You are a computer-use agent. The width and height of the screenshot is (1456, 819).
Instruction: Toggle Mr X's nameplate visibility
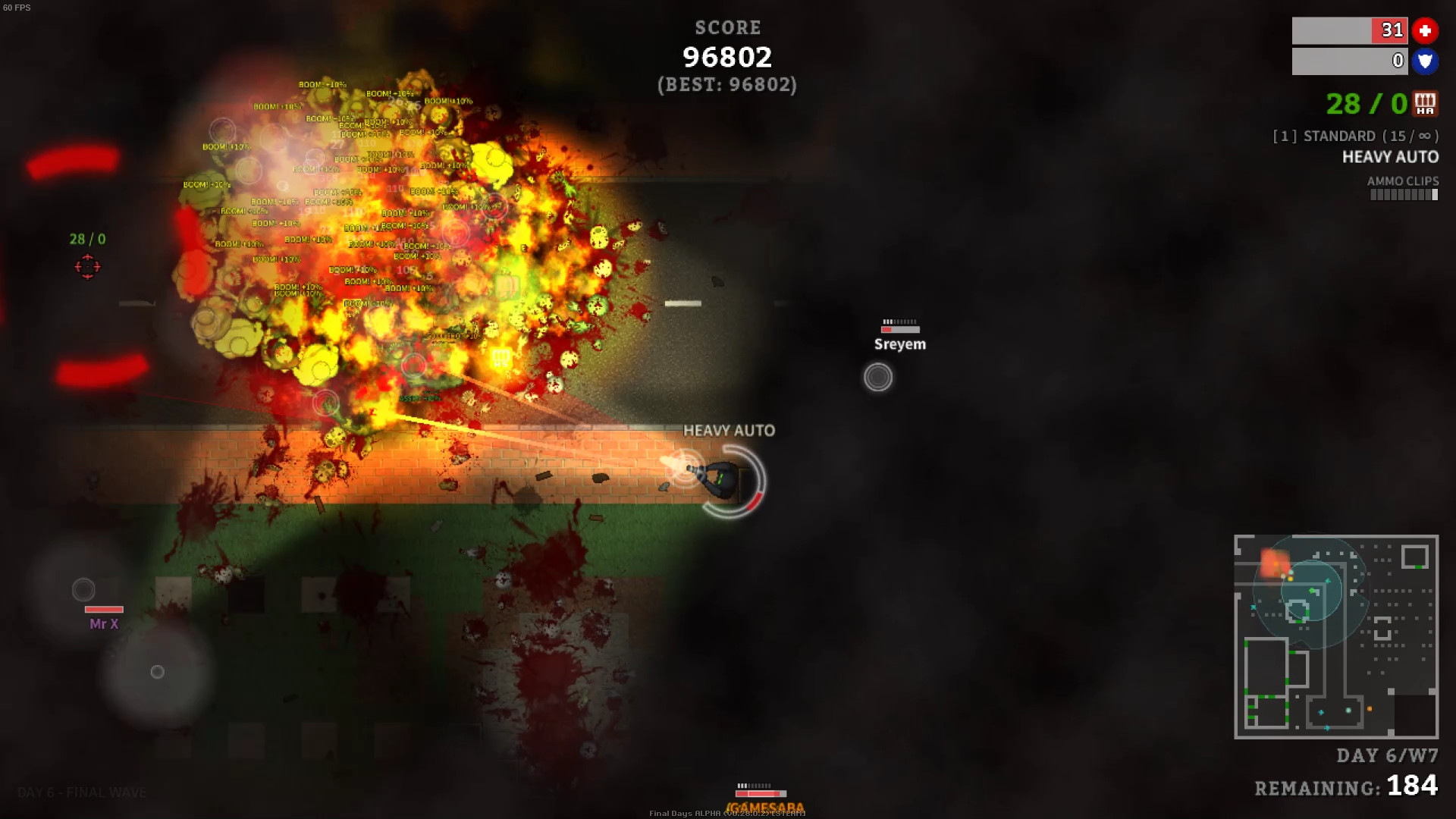tap(103, 623)
